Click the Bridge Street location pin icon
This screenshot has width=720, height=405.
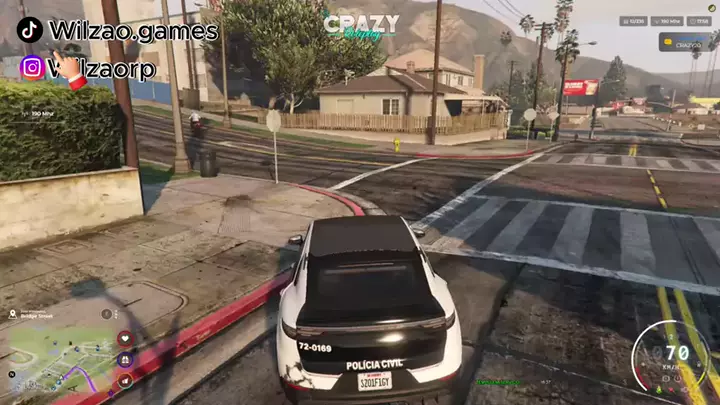tap(12, 313)
